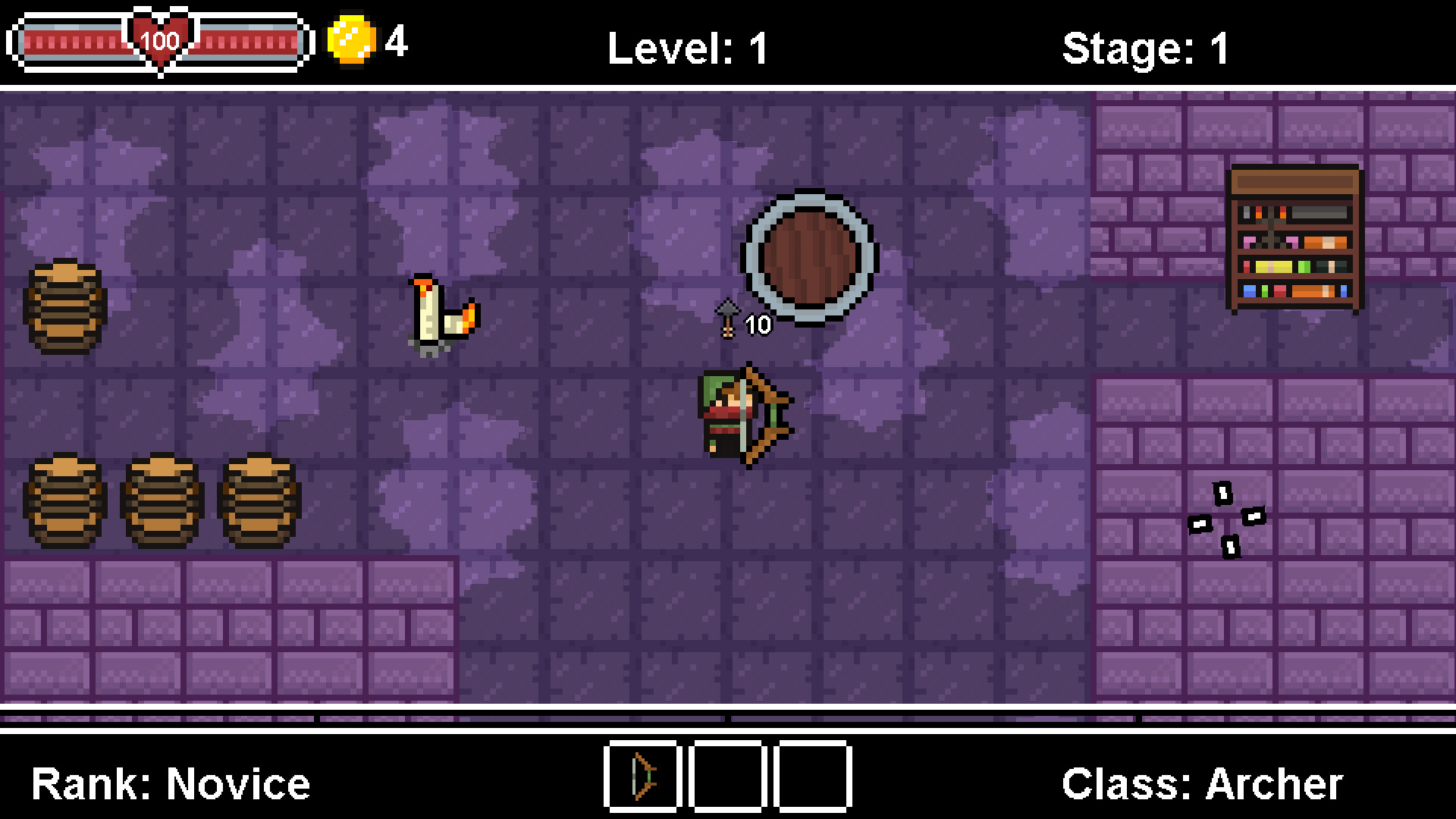
Task: Click the lone barrel on the left wall
Action: 64,307
